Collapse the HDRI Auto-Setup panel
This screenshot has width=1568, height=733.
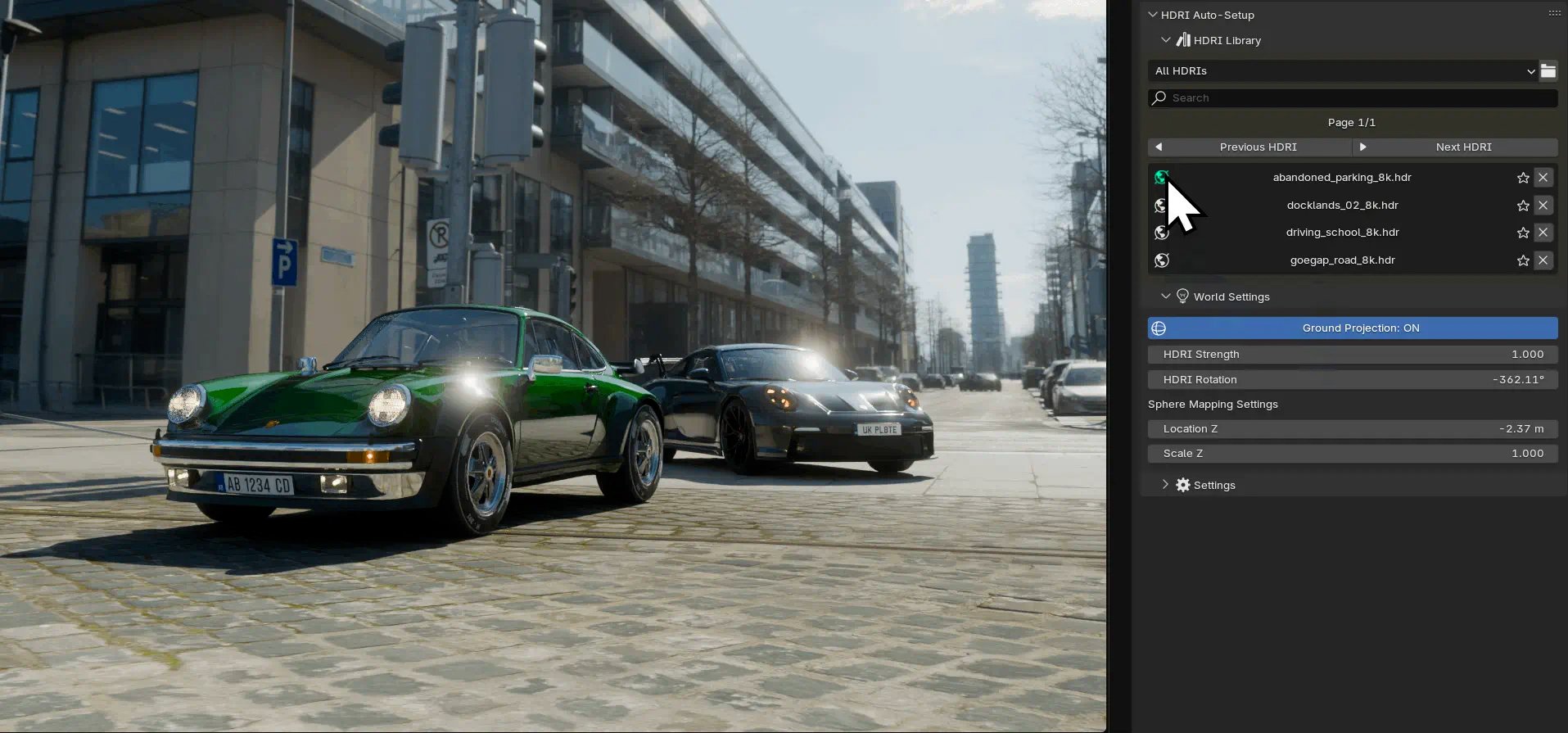point(1153,15)
